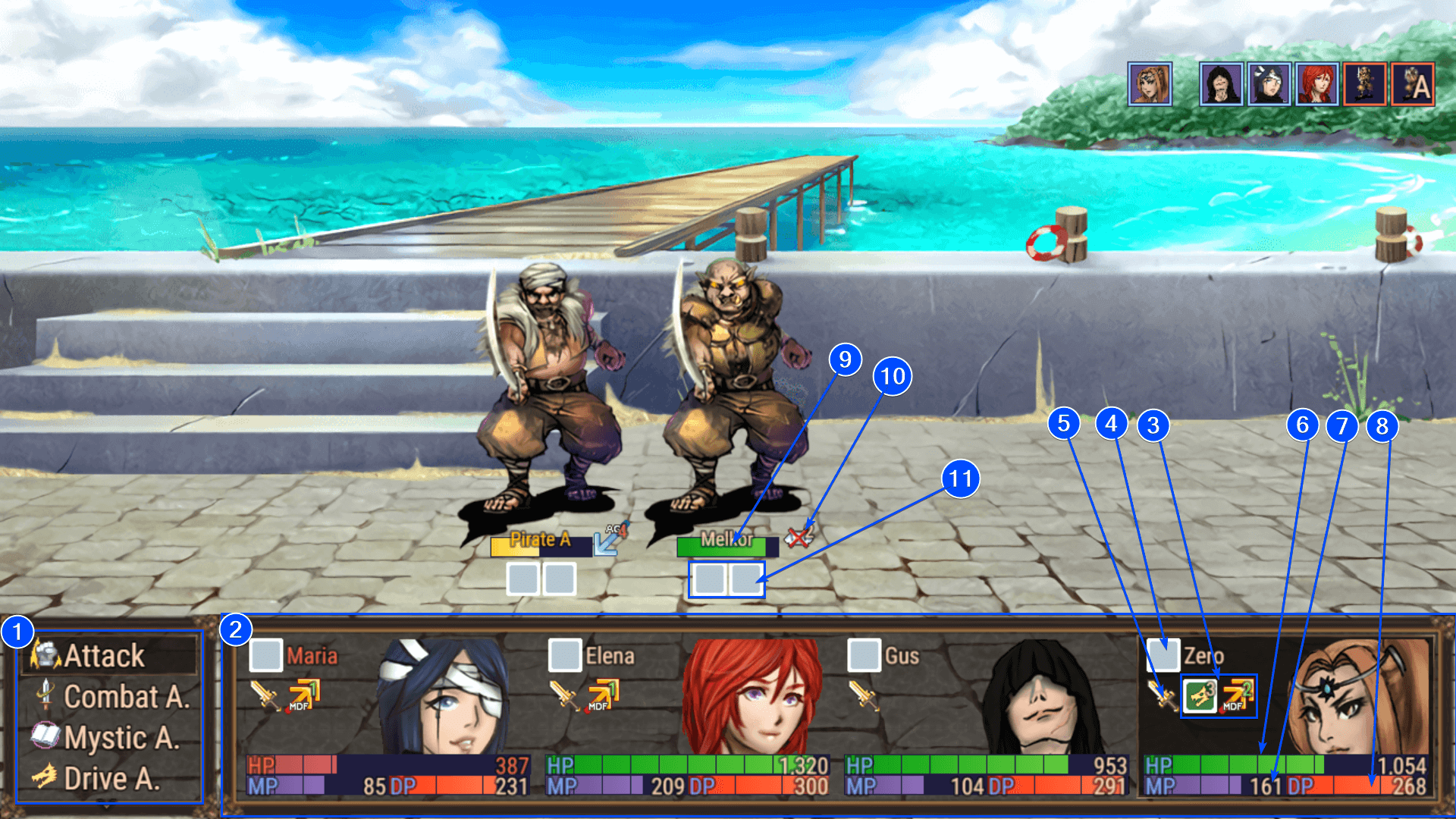Viewport: 1456px width, 819px height.
Task: Inspect Zero's MDF up buff icon
Action: click(x=1238, y=695)
